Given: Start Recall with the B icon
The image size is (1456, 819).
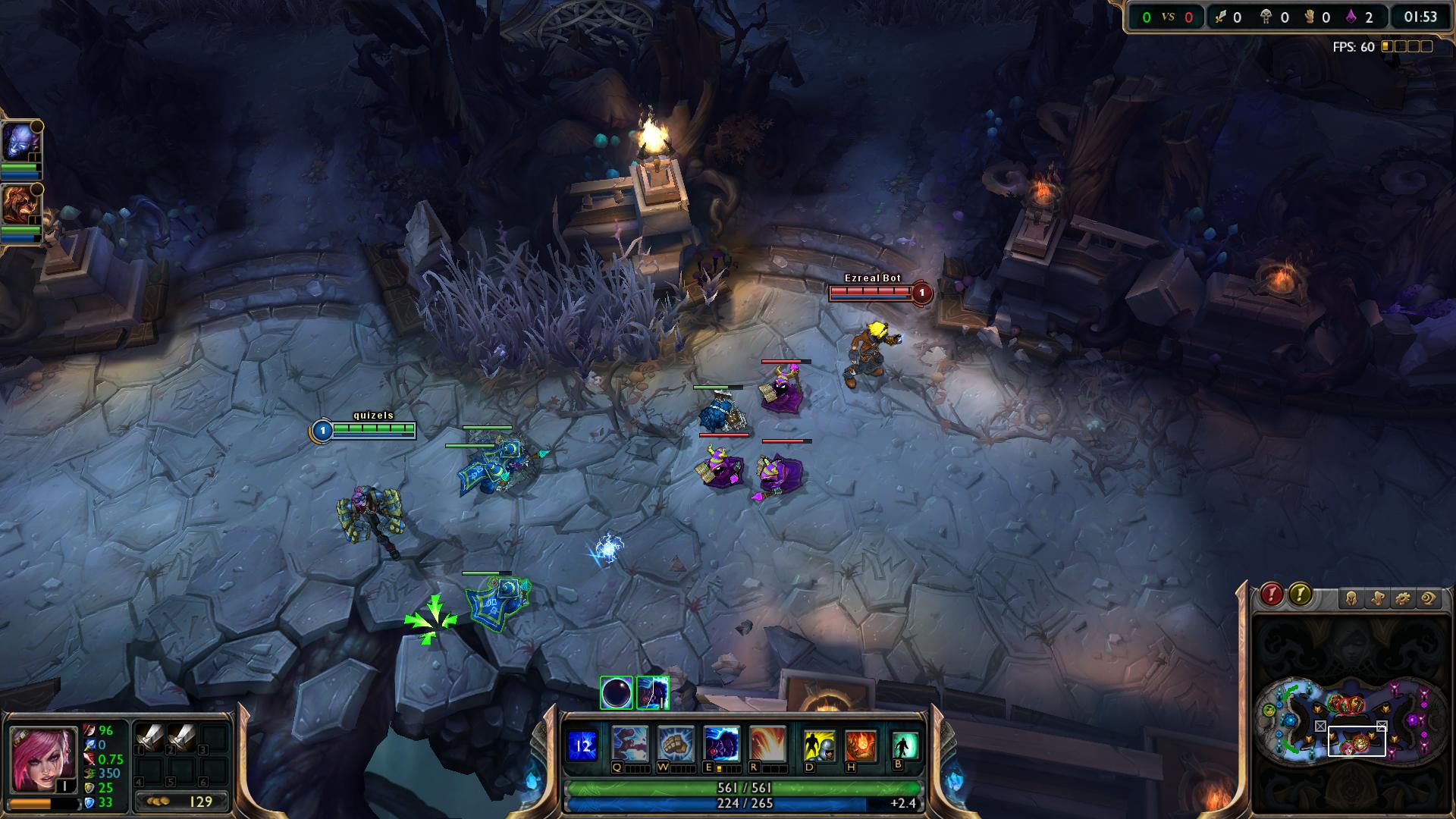Looking at the screenshot, I should [x=904, y=745].
